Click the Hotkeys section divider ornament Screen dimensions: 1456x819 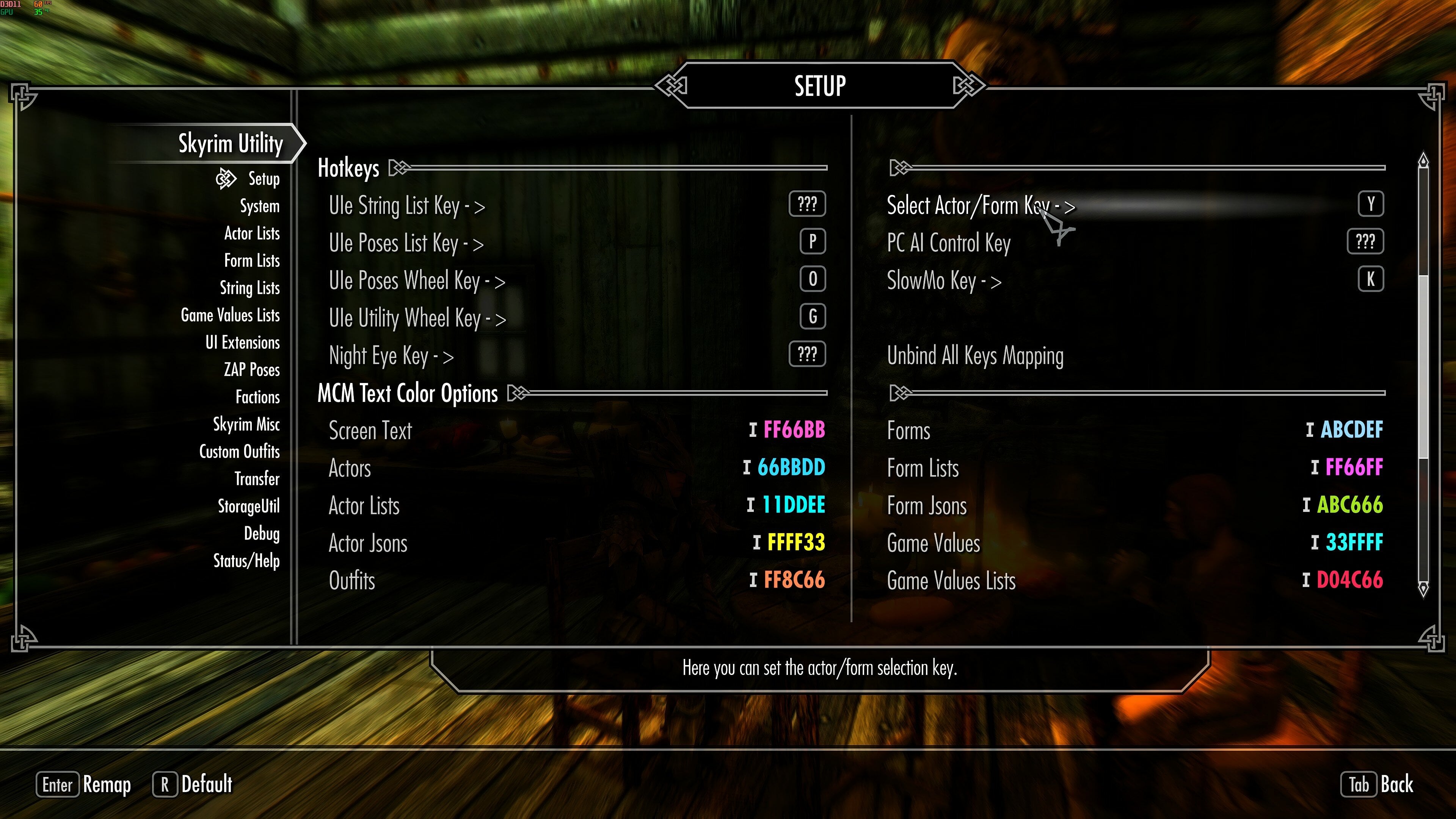click(x=399, y=167)
